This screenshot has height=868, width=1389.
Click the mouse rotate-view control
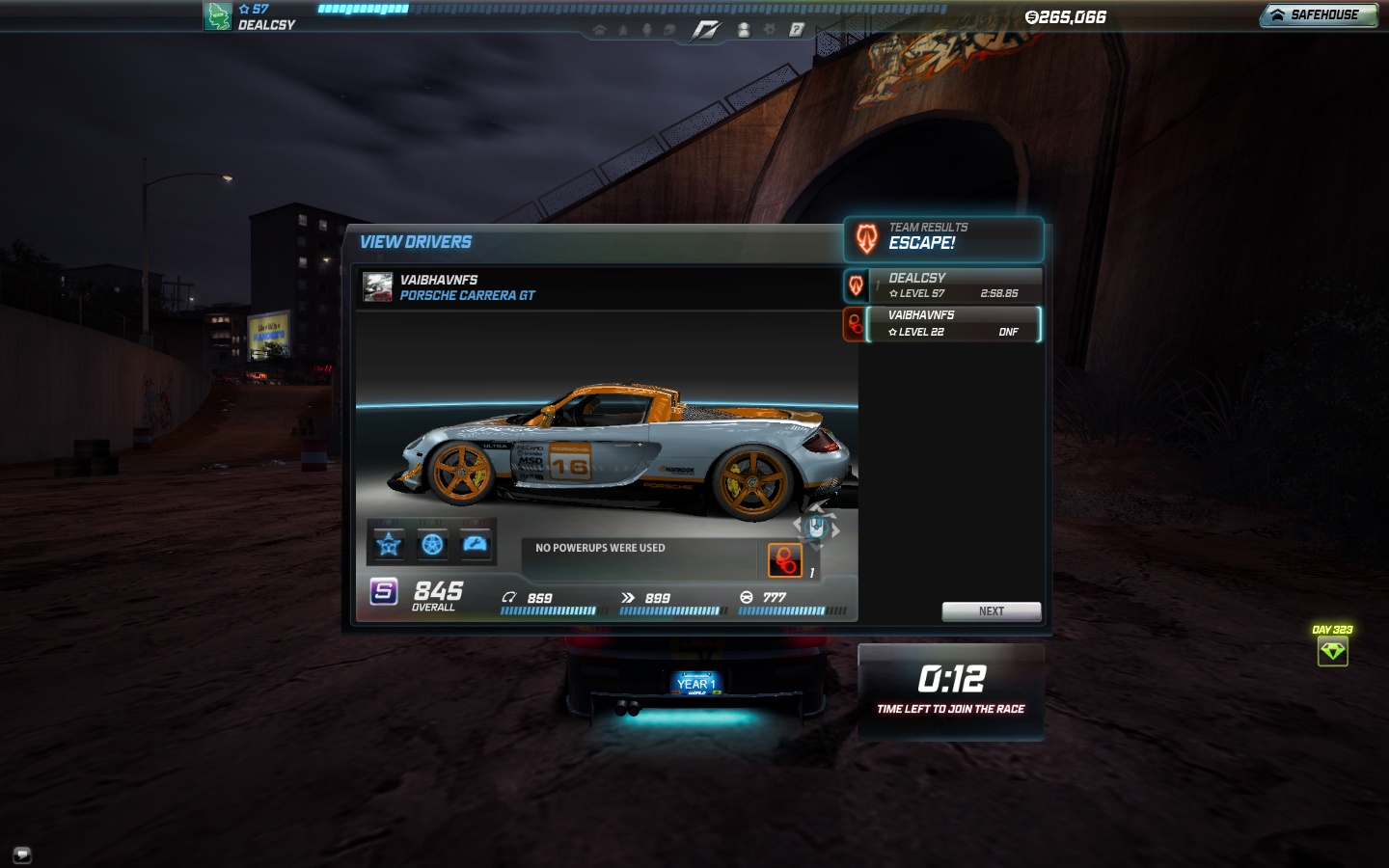point(816,527)
